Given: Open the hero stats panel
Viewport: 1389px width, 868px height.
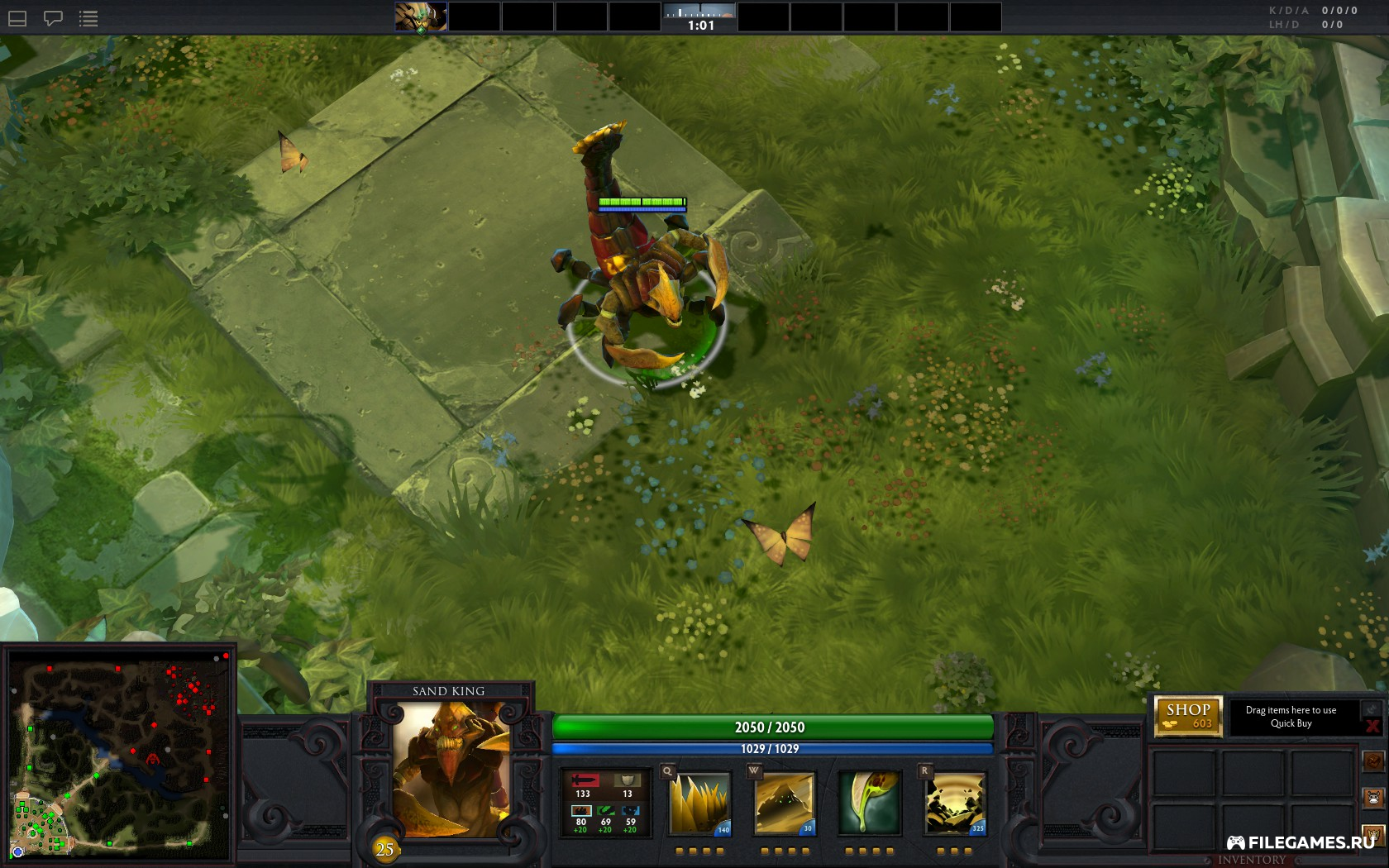Looking at the screenshot, I should coord(605,803).
